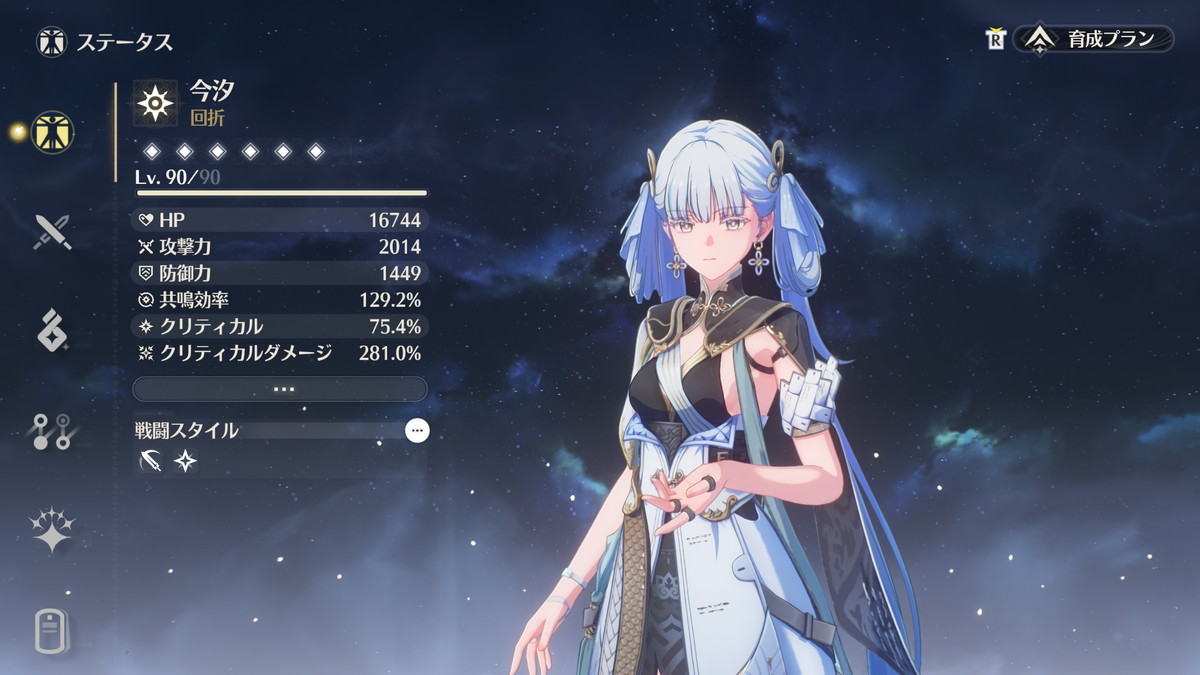Switch to the crossed swords weapon tab
The image size is (1200, 675).
click(52, 232)
